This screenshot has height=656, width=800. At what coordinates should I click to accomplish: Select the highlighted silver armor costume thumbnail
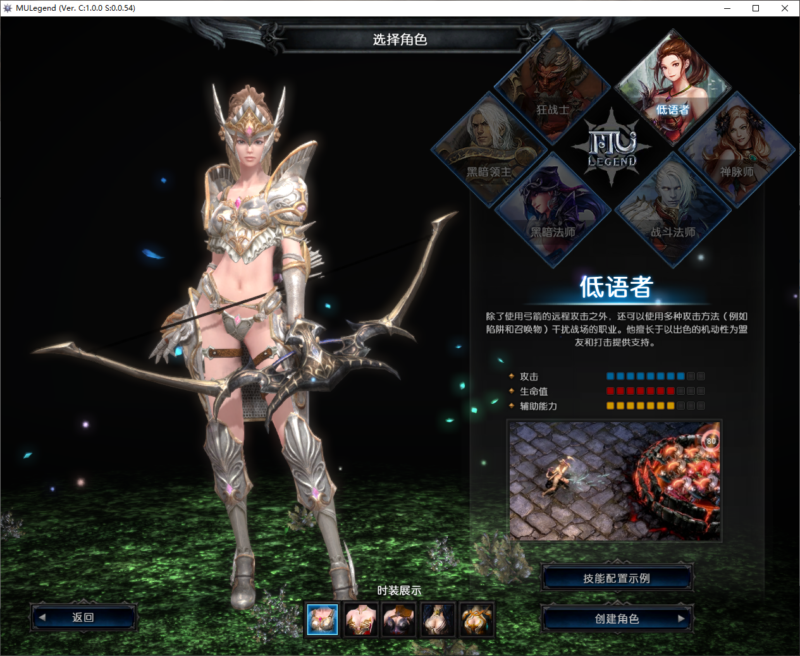321,620
